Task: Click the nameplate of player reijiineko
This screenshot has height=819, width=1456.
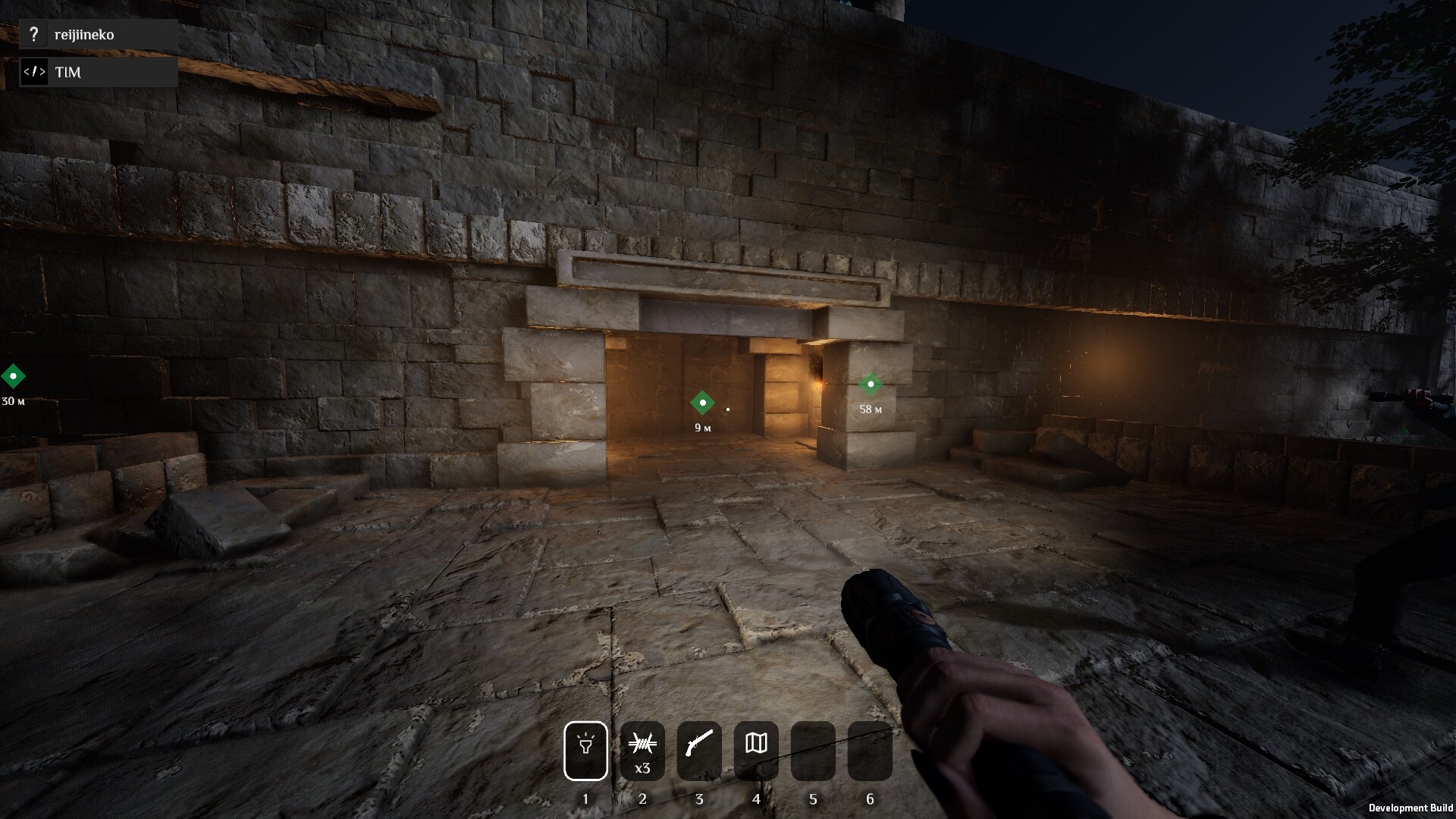Action: click(83, 33)
